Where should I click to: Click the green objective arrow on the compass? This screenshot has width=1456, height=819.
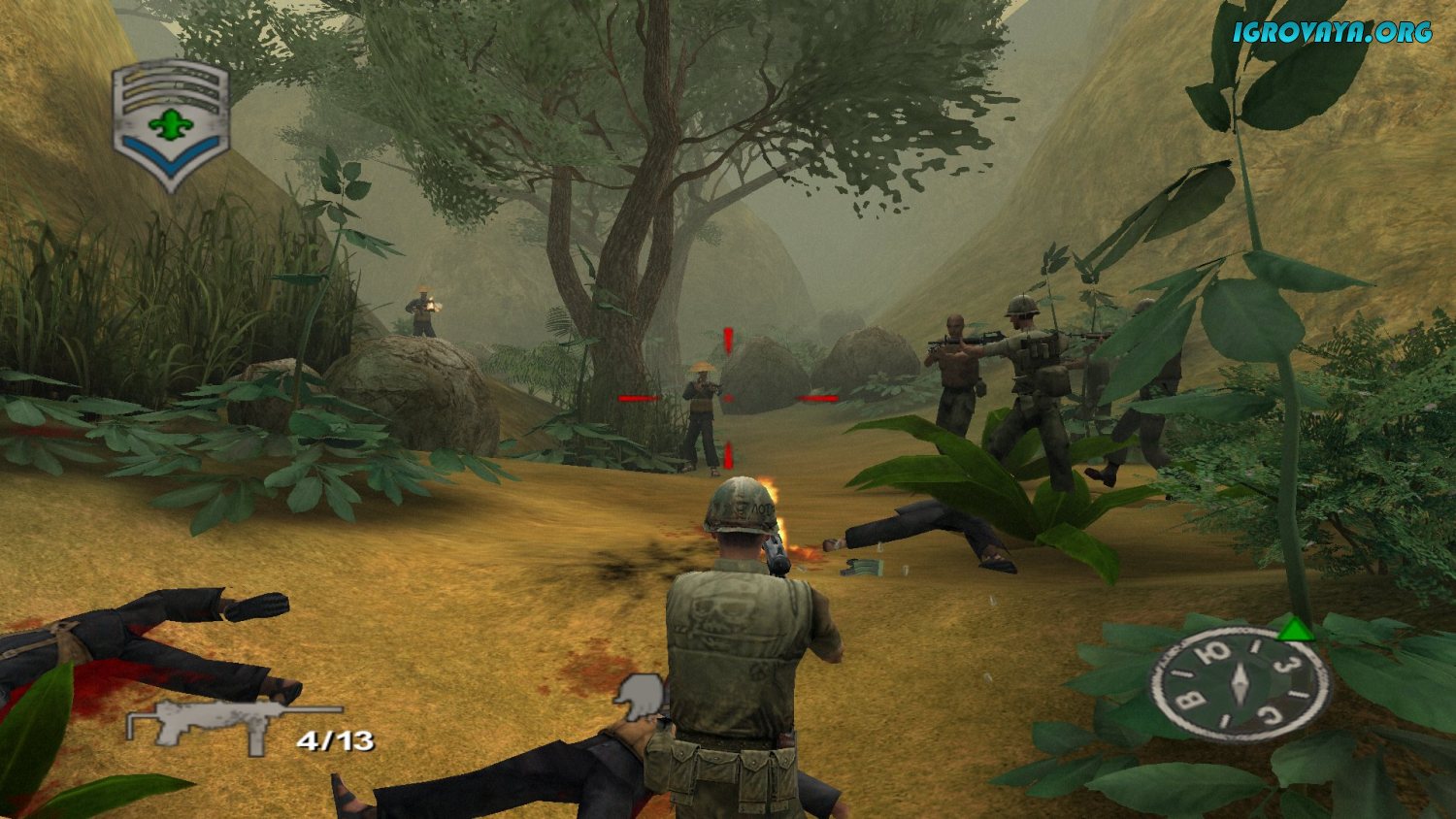tap(1296, 632)
